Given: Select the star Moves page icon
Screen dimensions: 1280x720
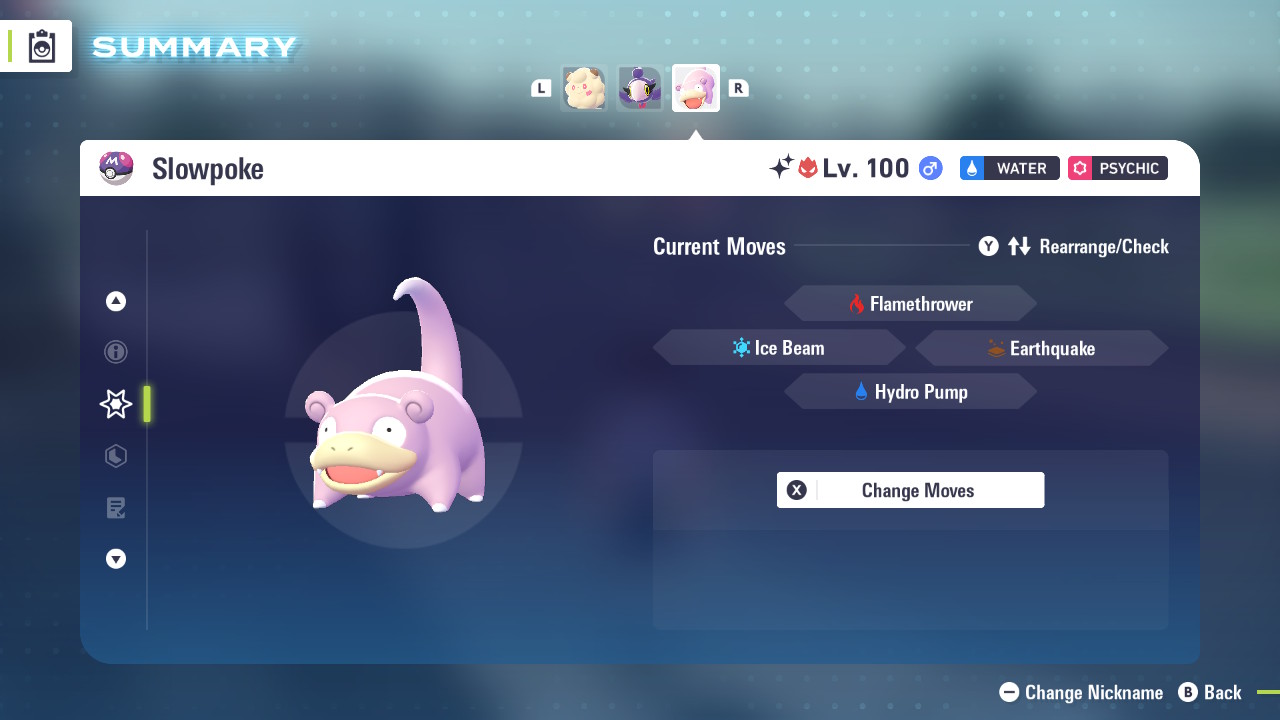Looking at the screenshot, I should pyautogui.click(x=115, y=404).
